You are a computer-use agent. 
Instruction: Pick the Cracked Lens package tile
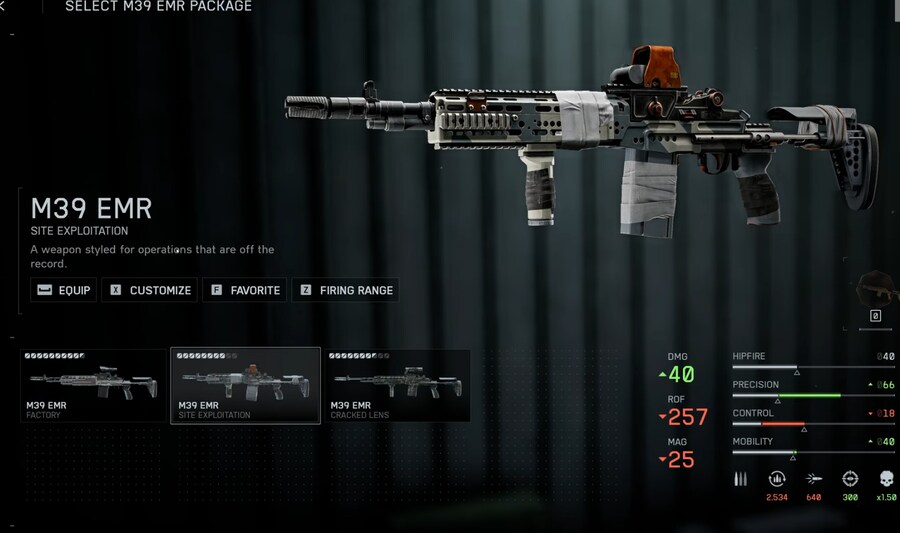(x=397, y=386)
